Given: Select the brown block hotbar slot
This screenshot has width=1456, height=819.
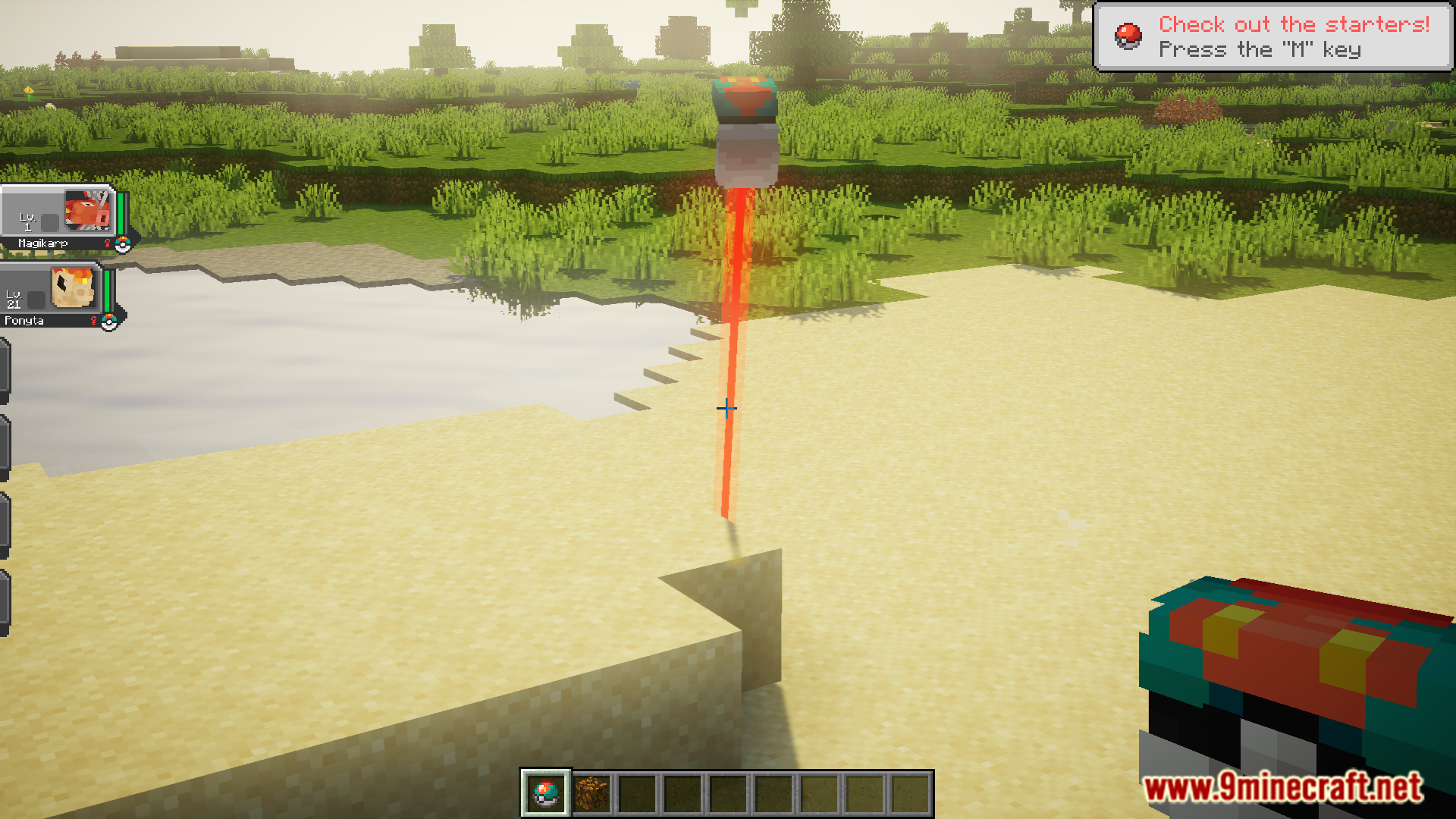Looking at the screenshot, I should (x=591, y=793).
